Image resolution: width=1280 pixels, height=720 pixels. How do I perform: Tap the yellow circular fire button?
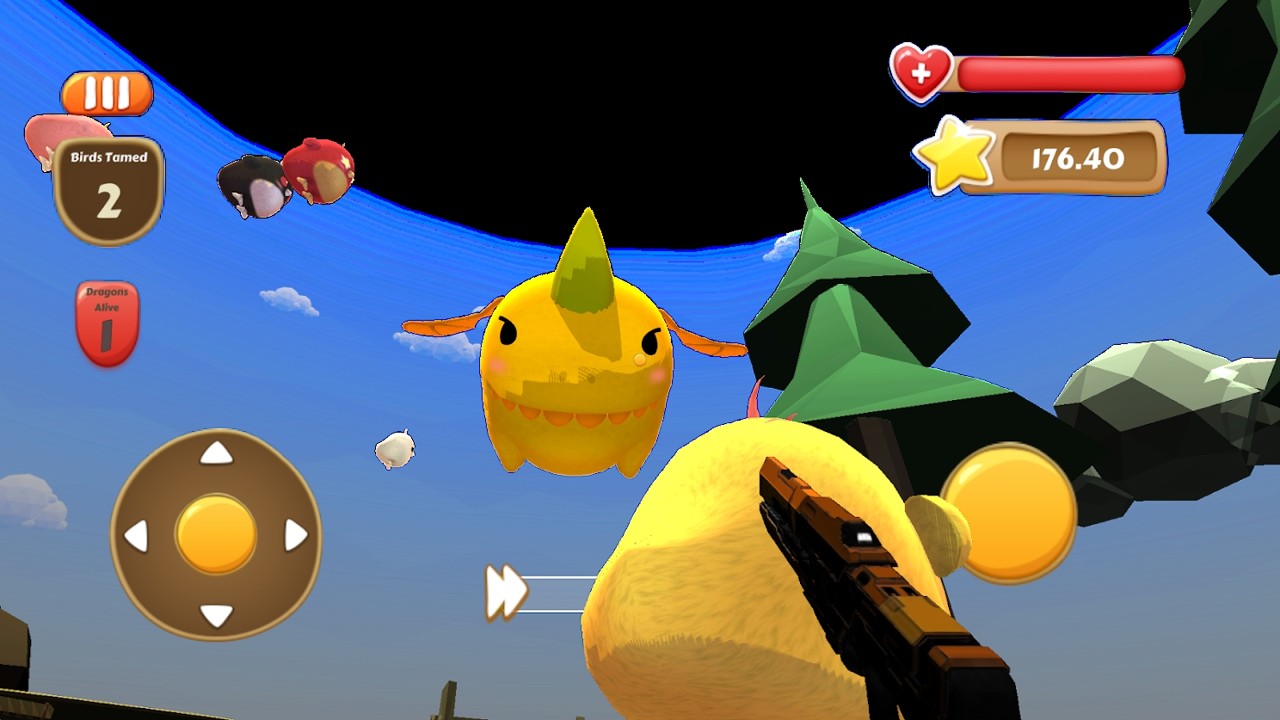(x=1010, y=515)
